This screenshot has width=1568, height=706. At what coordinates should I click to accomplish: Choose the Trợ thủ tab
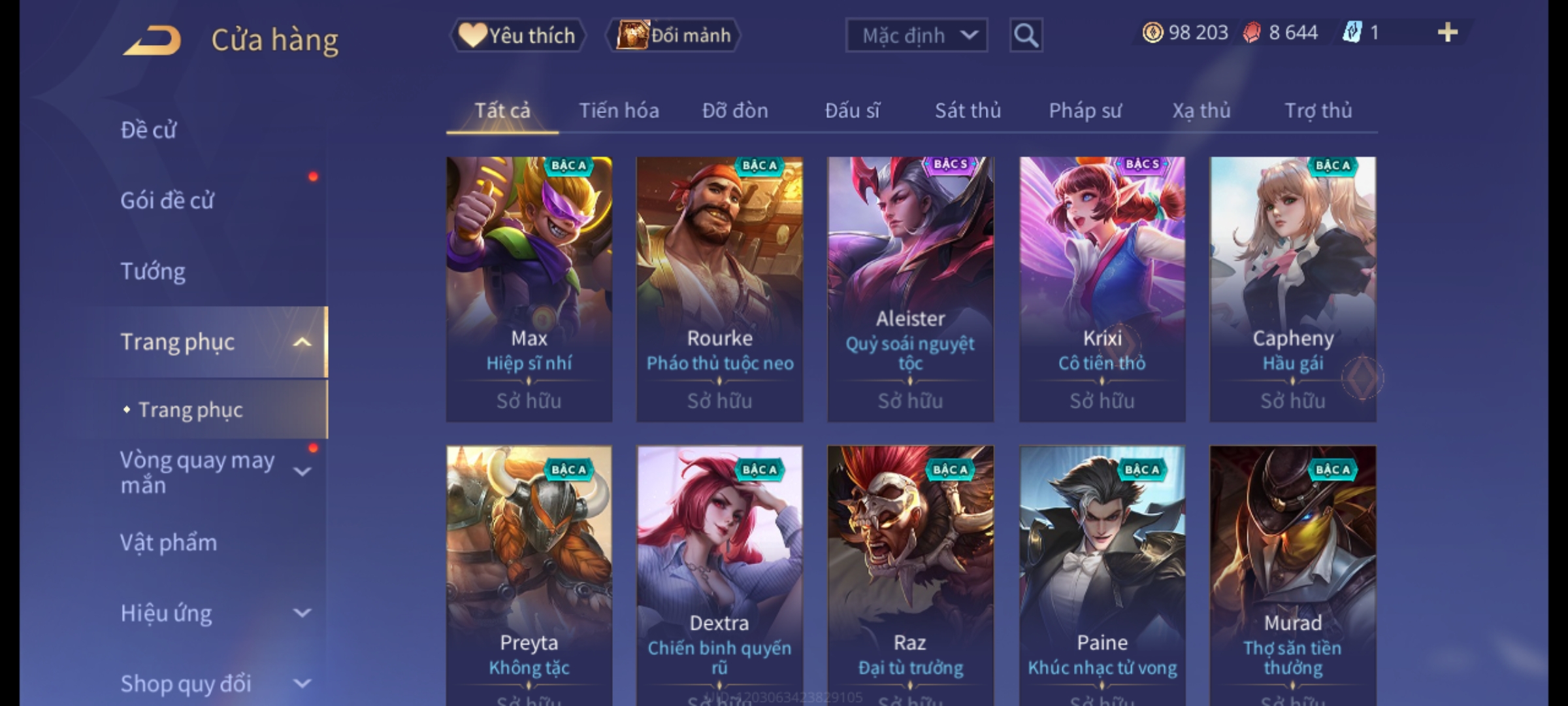coord(1318,110)
